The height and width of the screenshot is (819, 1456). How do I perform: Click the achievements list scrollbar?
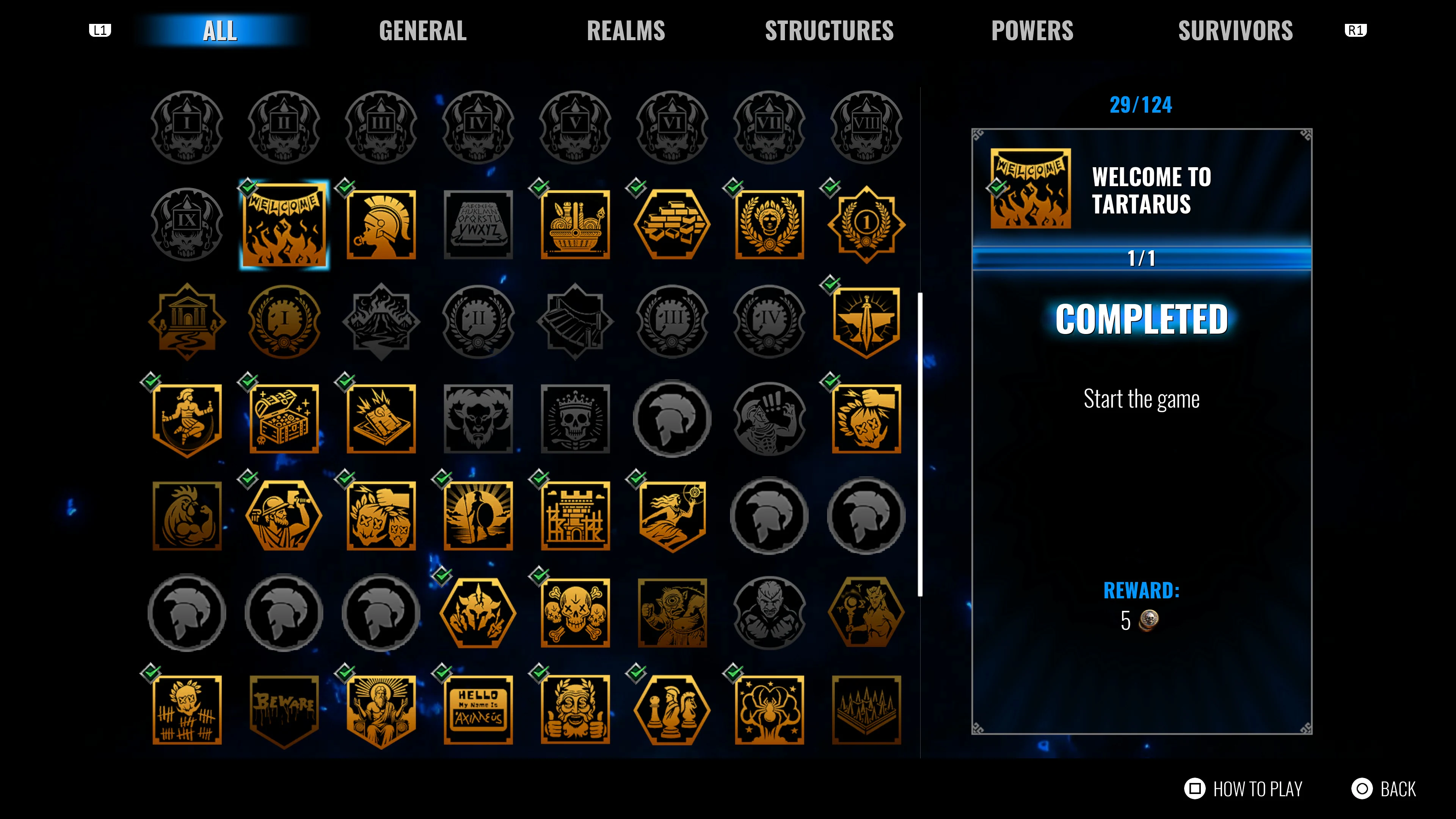(x=921, y=435)
